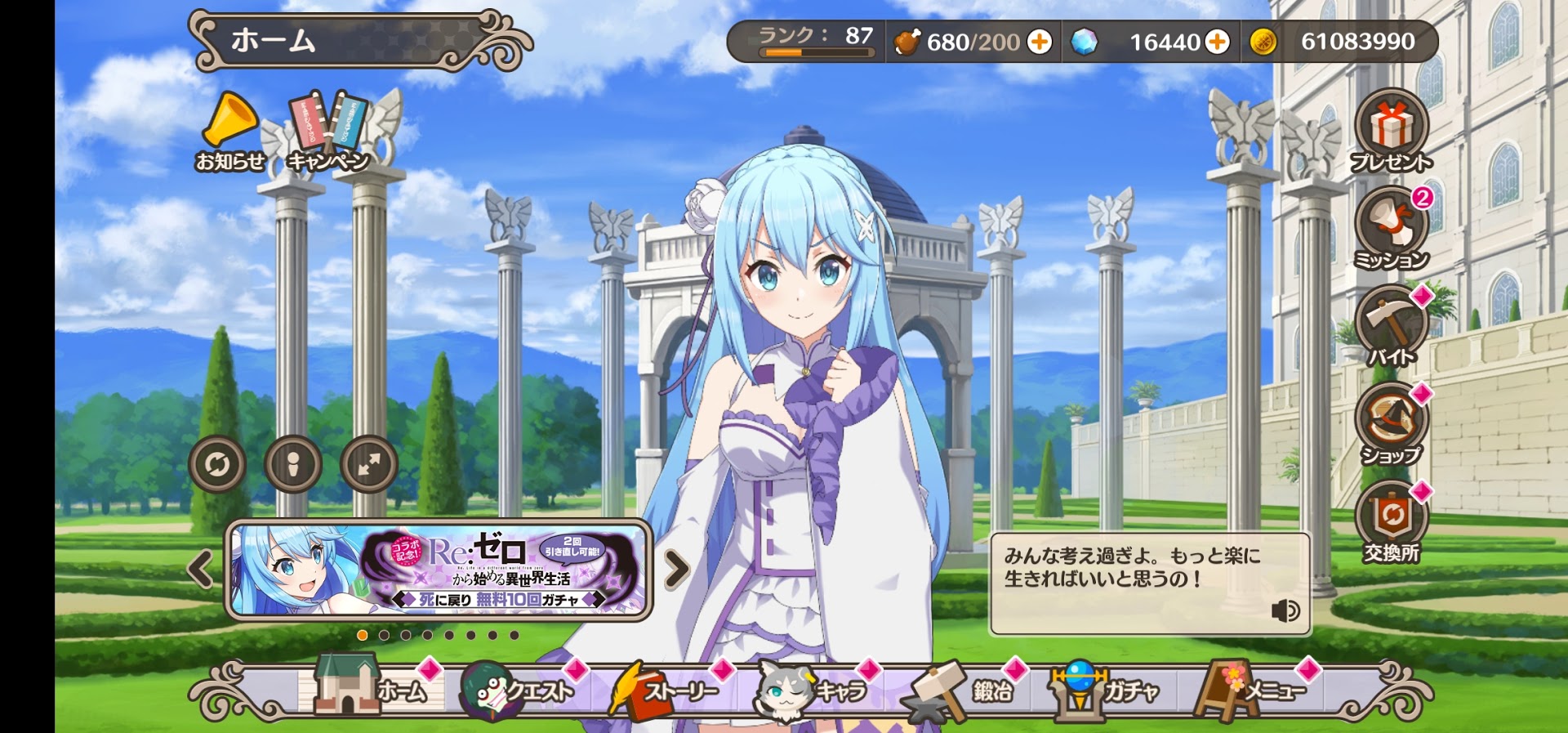
Task: Buy crystals with the gem plus button
Action: coord(1217,42)
